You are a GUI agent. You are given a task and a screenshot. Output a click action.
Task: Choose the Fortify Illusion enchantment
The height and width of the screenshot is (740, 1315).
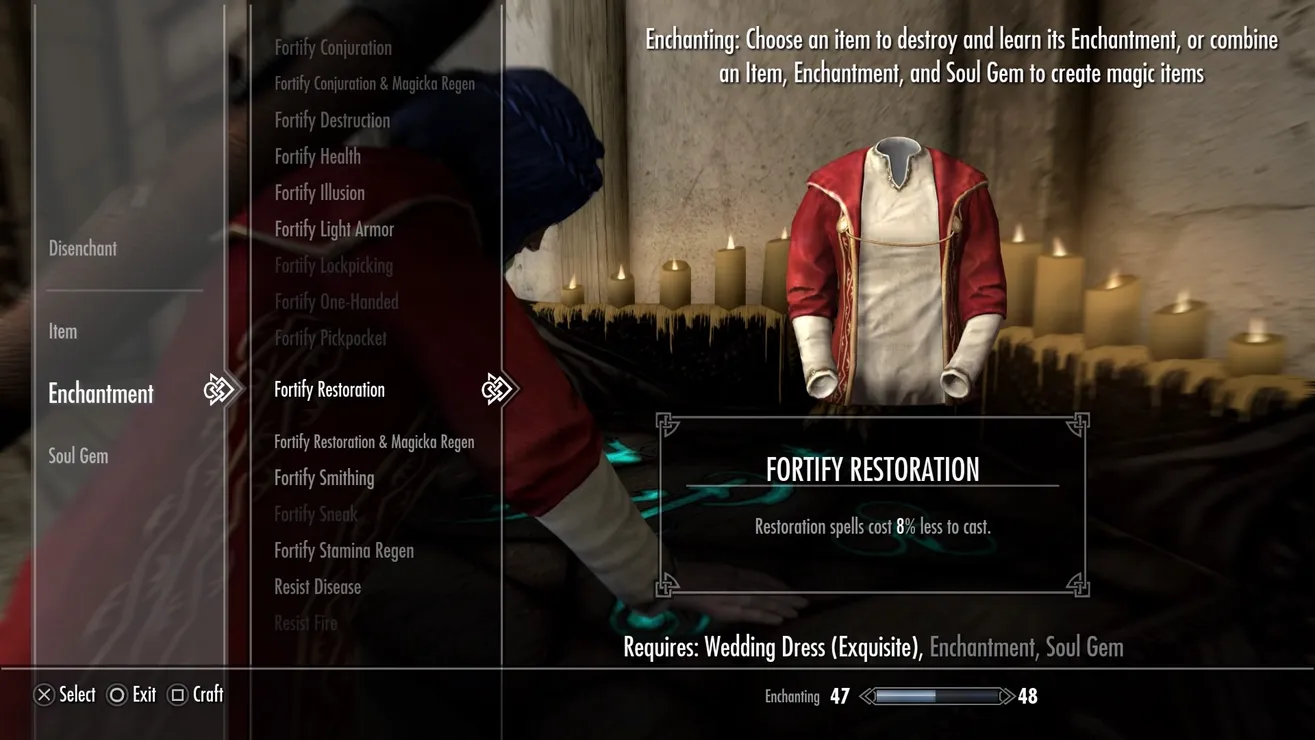pyautogui.click(x=319, y=193)
